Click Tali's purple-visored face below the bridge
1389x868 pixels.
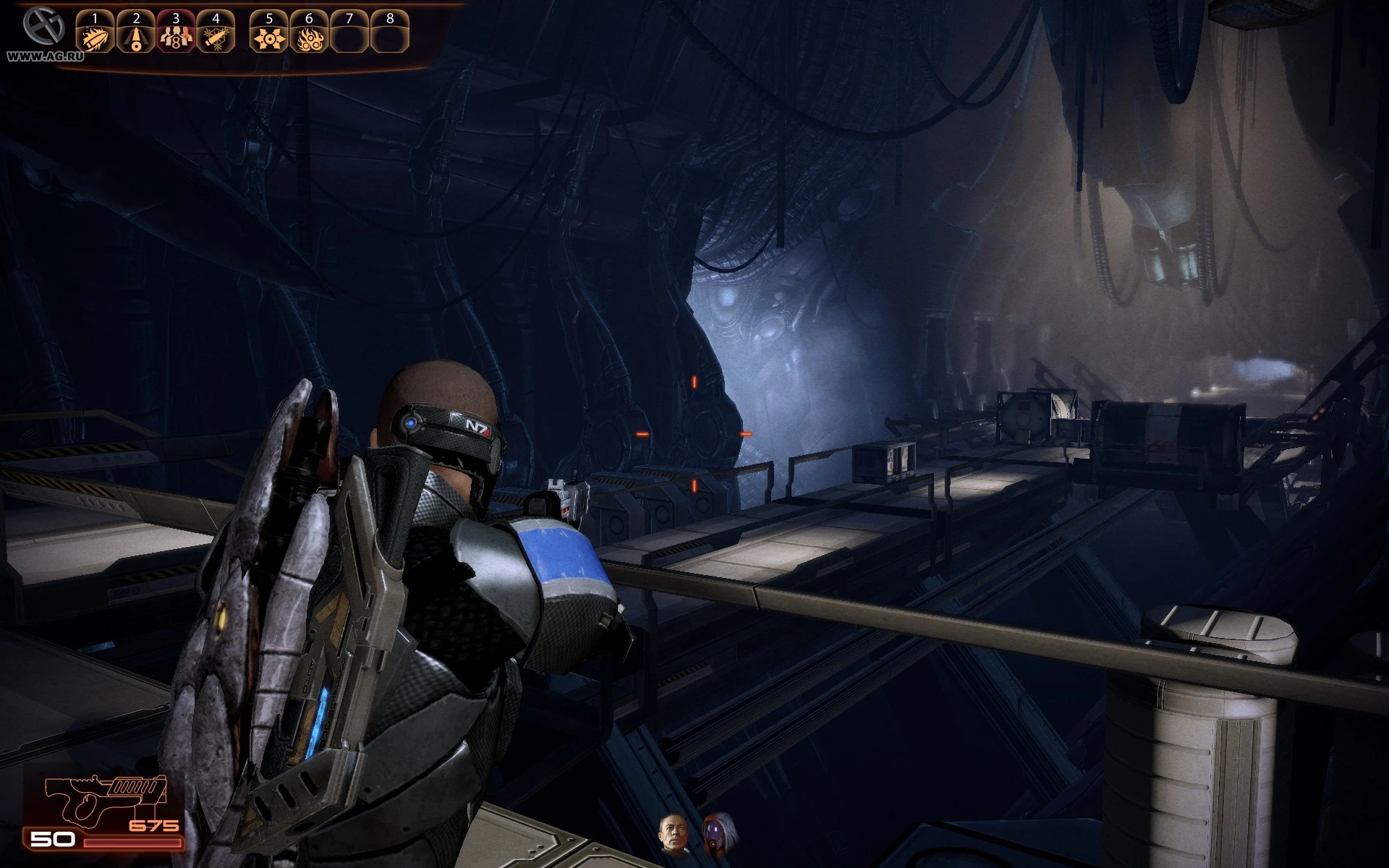pyautogui.click(x=713, y=832)
